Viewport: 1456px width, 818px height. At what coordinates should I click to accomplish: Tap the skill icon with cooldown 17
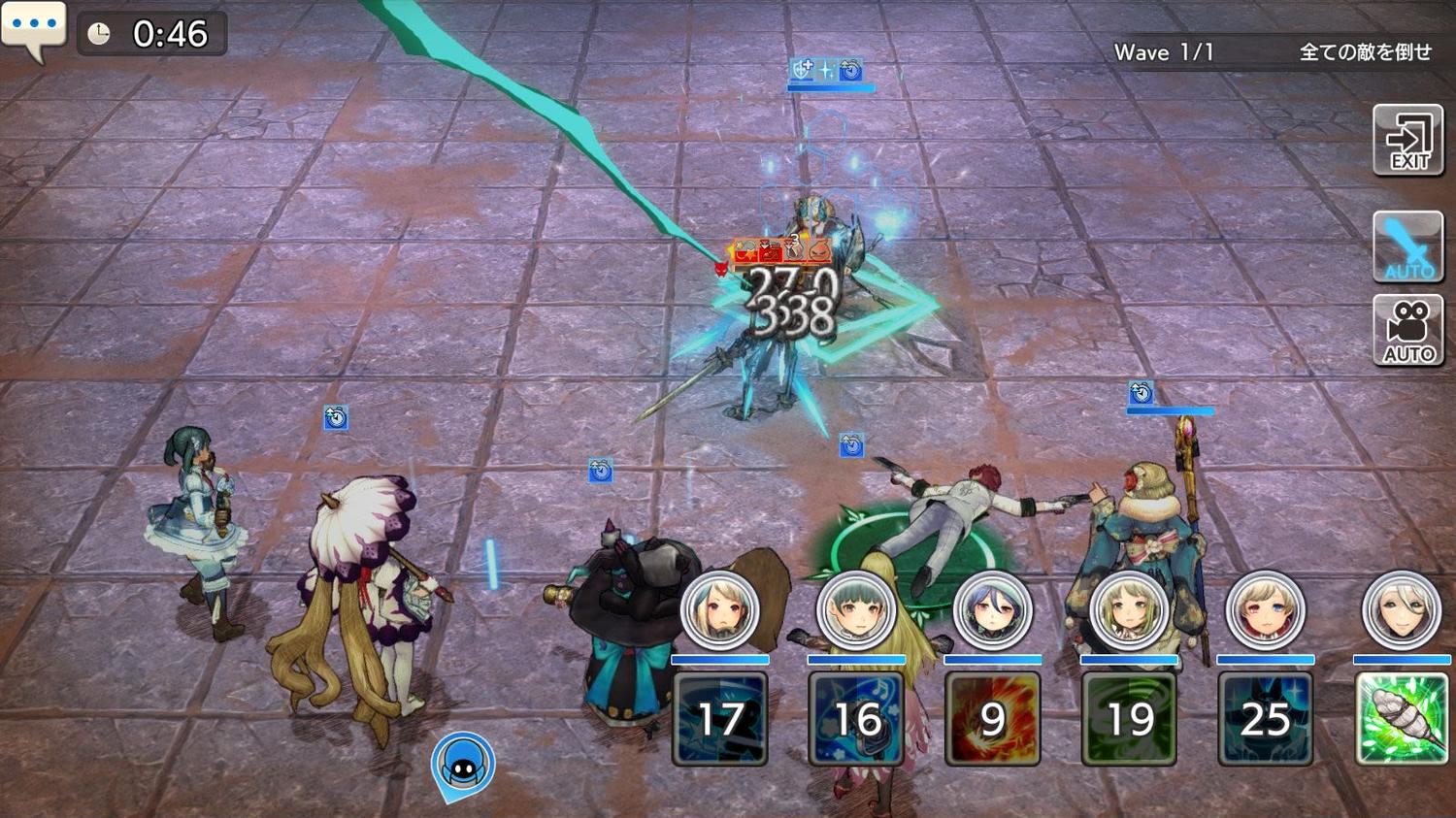pyautogui.click(x=719, y=718)
